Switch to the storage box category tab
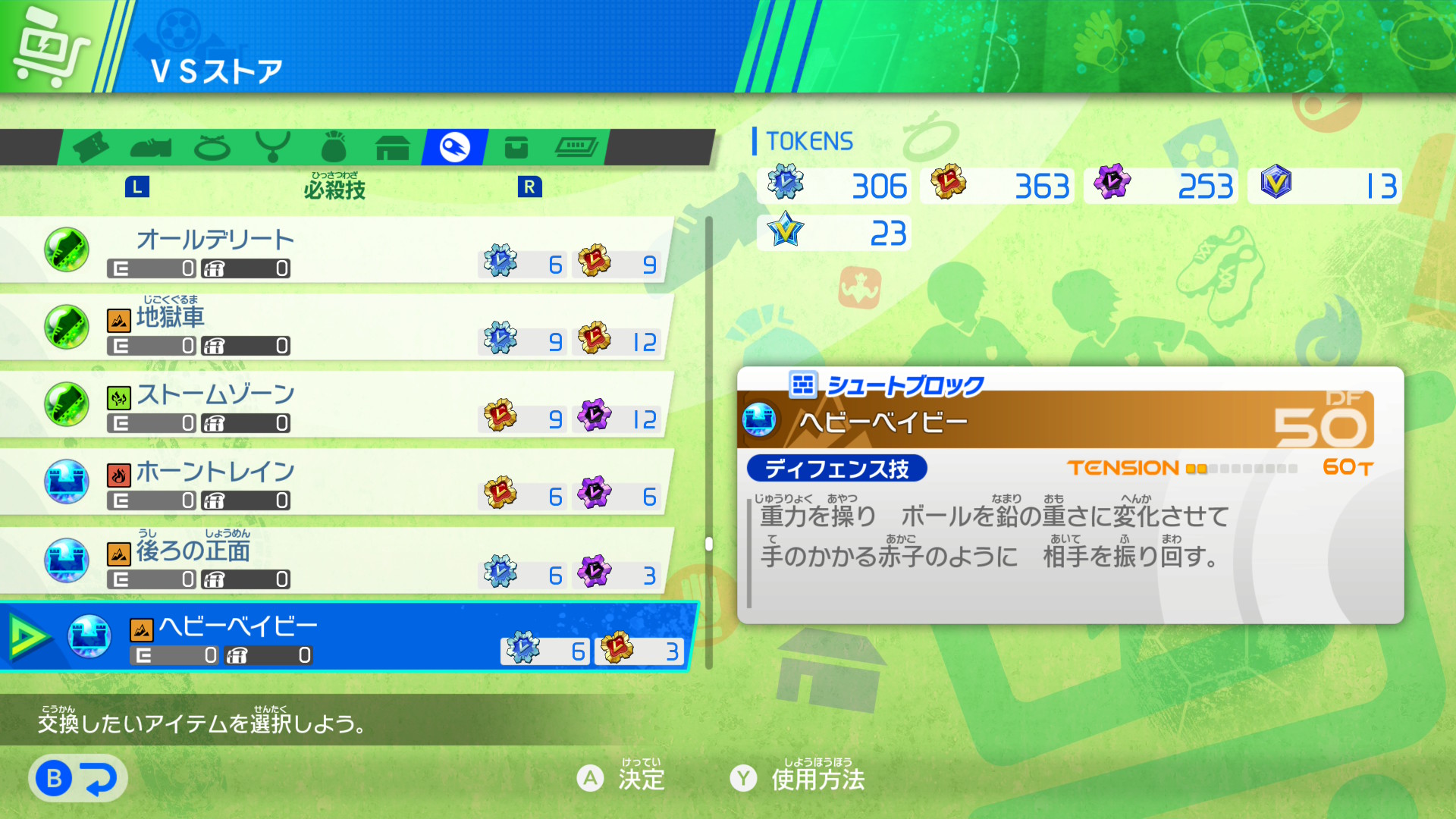 (x=516, y=147)
